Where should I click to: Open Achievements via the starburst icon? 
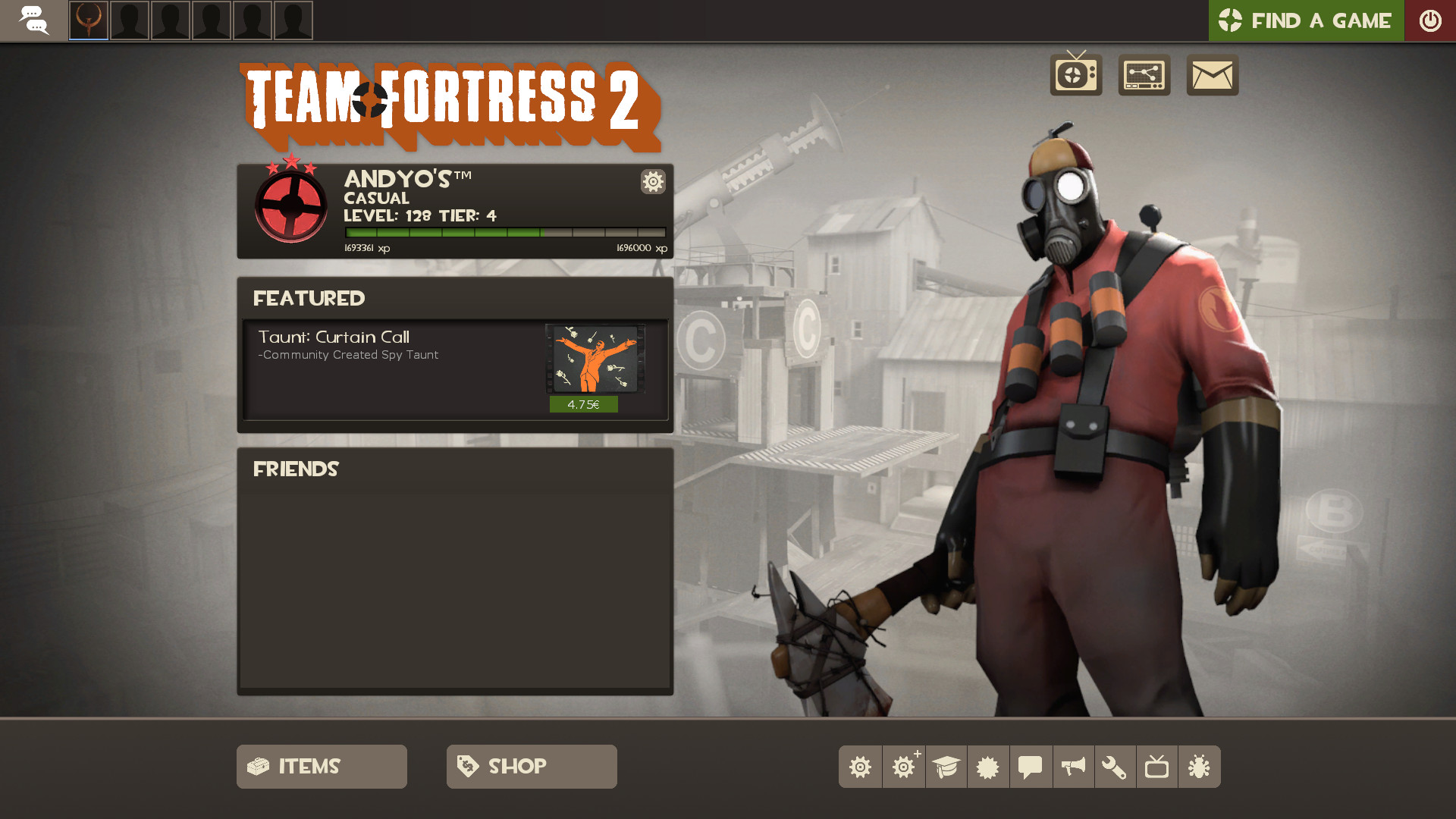[988, 767]
